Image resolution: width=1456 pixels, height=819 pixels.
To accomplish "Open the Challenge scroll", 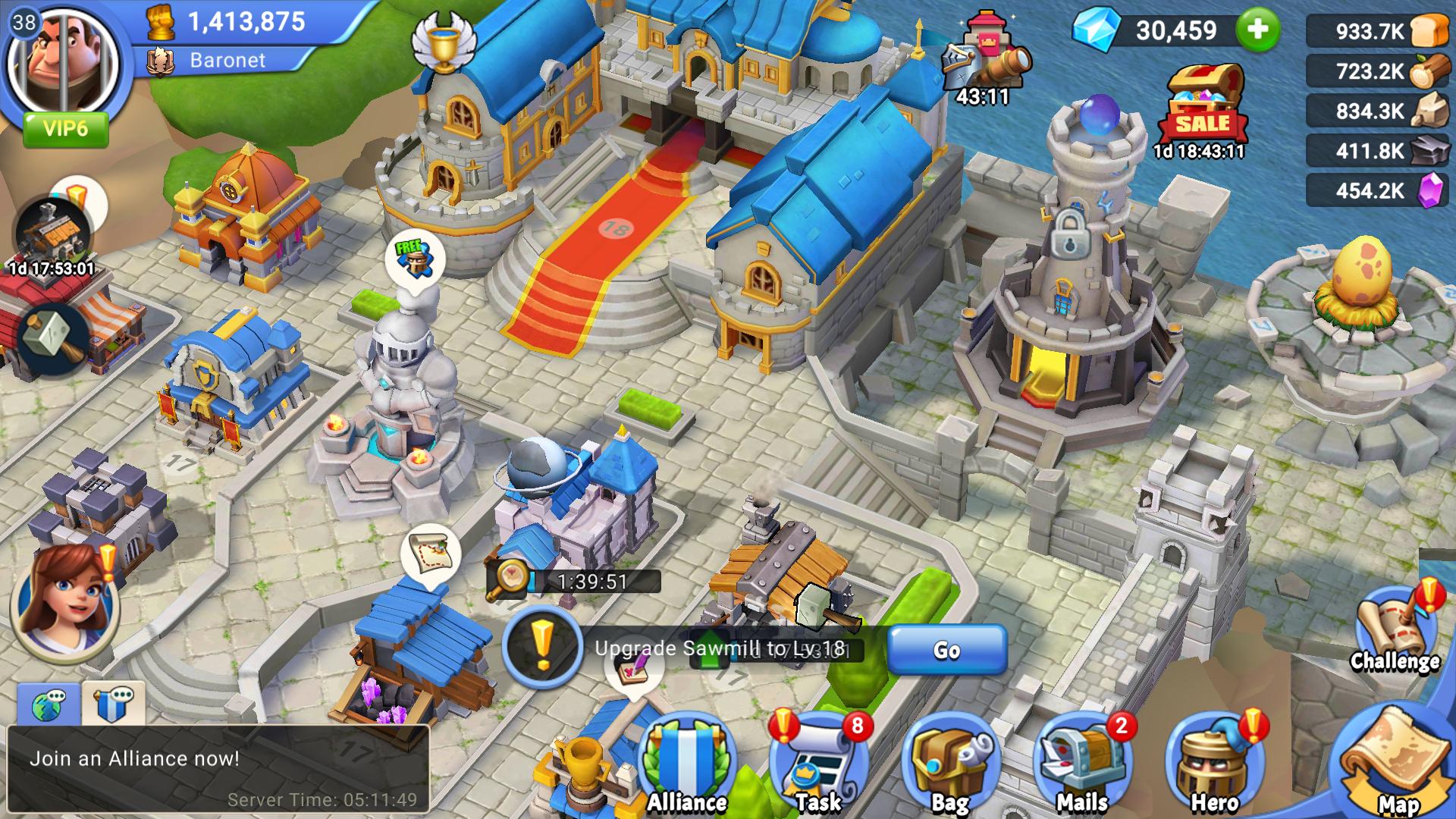I will click(x=1394, y=629).
